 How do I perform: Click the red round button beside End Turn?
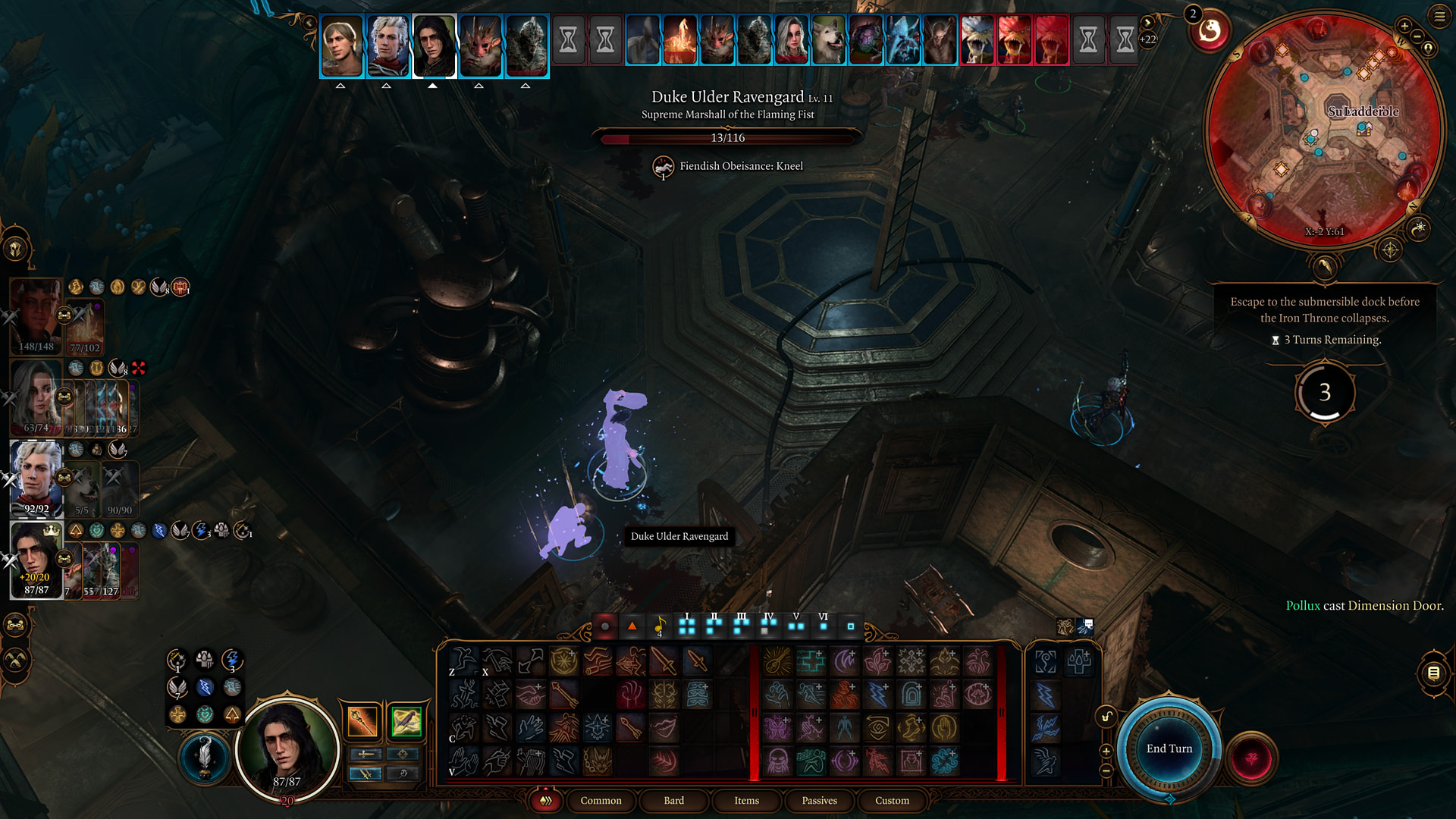[x=1251, y=758]
